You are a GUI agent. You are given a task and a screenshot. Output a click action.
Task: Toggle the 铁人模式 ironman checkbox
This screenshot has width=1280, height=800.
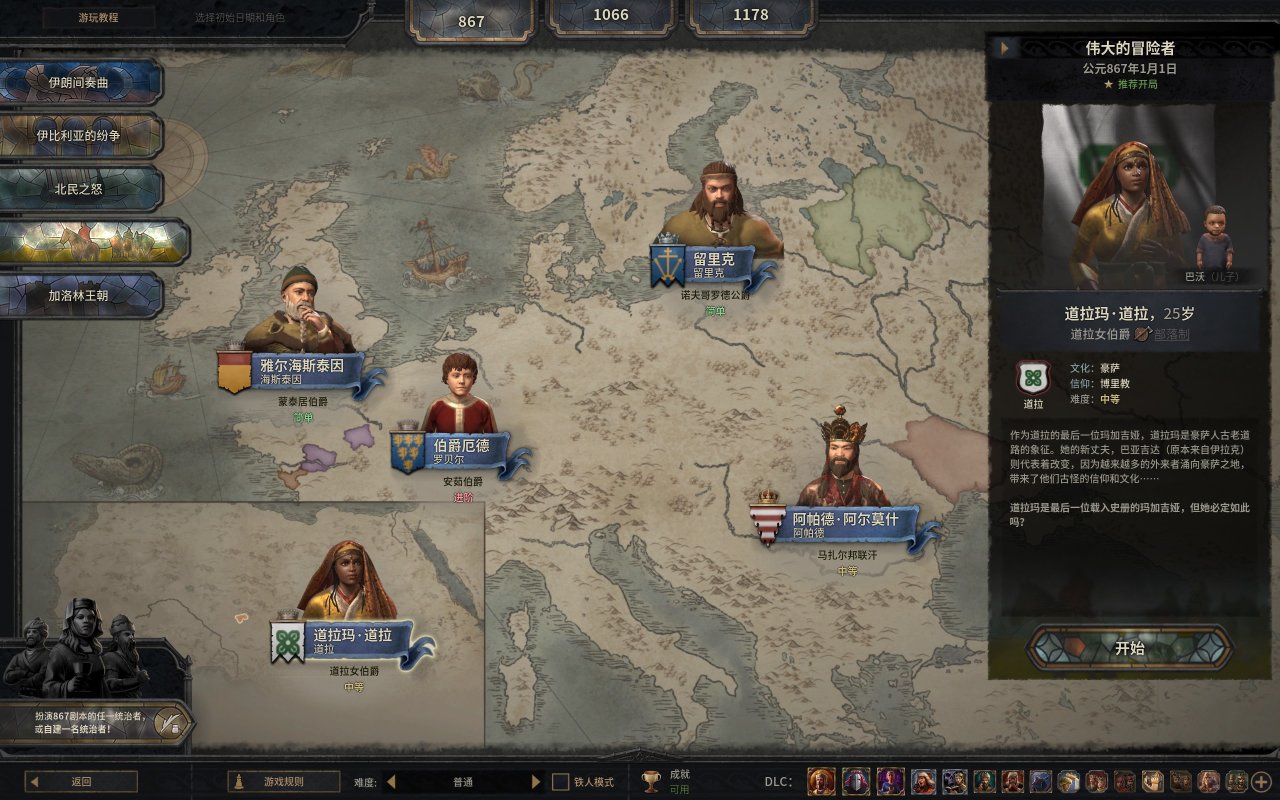(561, 782)
